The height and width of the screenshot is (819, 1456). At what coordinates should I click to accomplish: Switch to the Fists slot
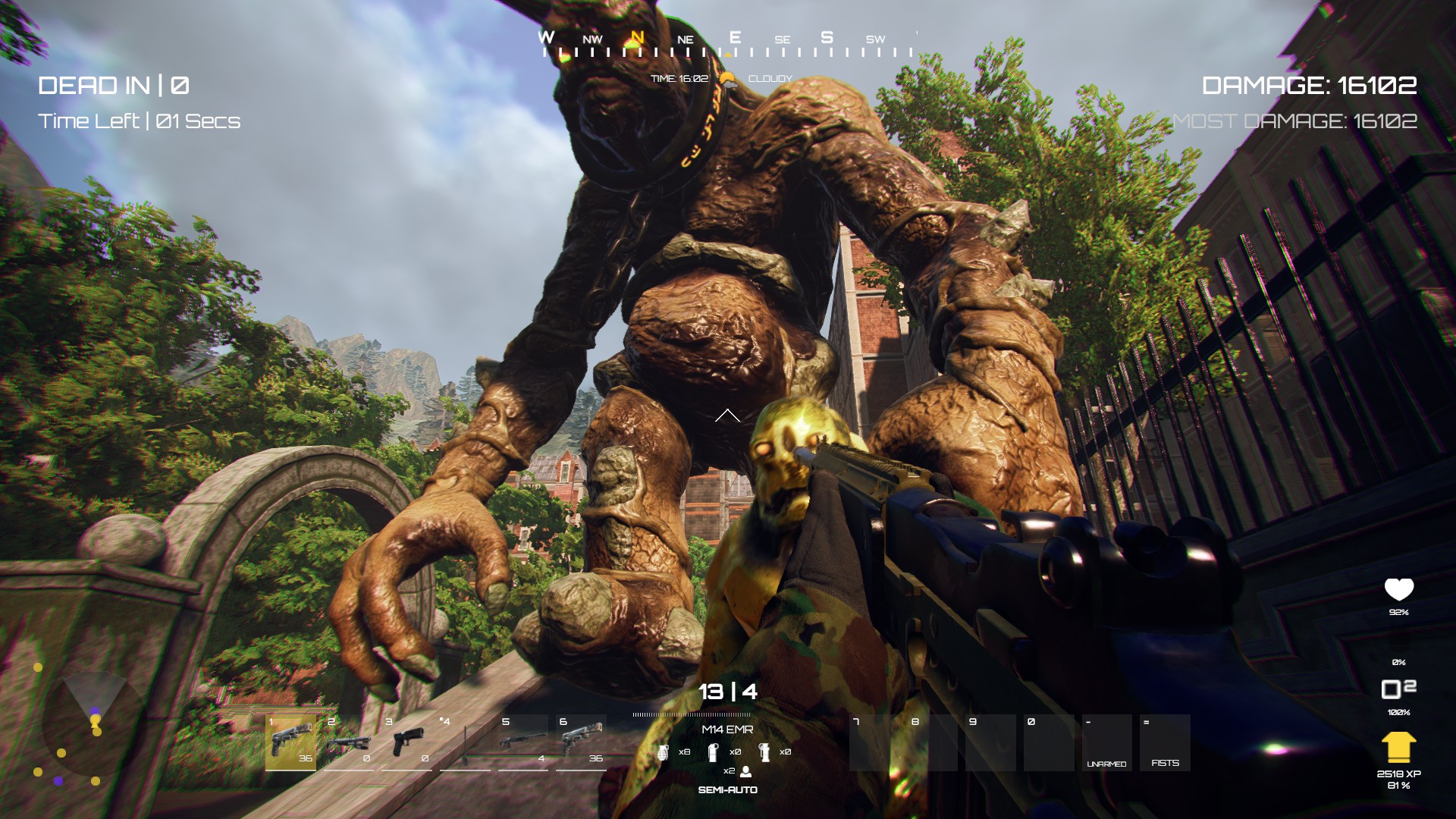pyautogui.click(x=1165, y=743)
